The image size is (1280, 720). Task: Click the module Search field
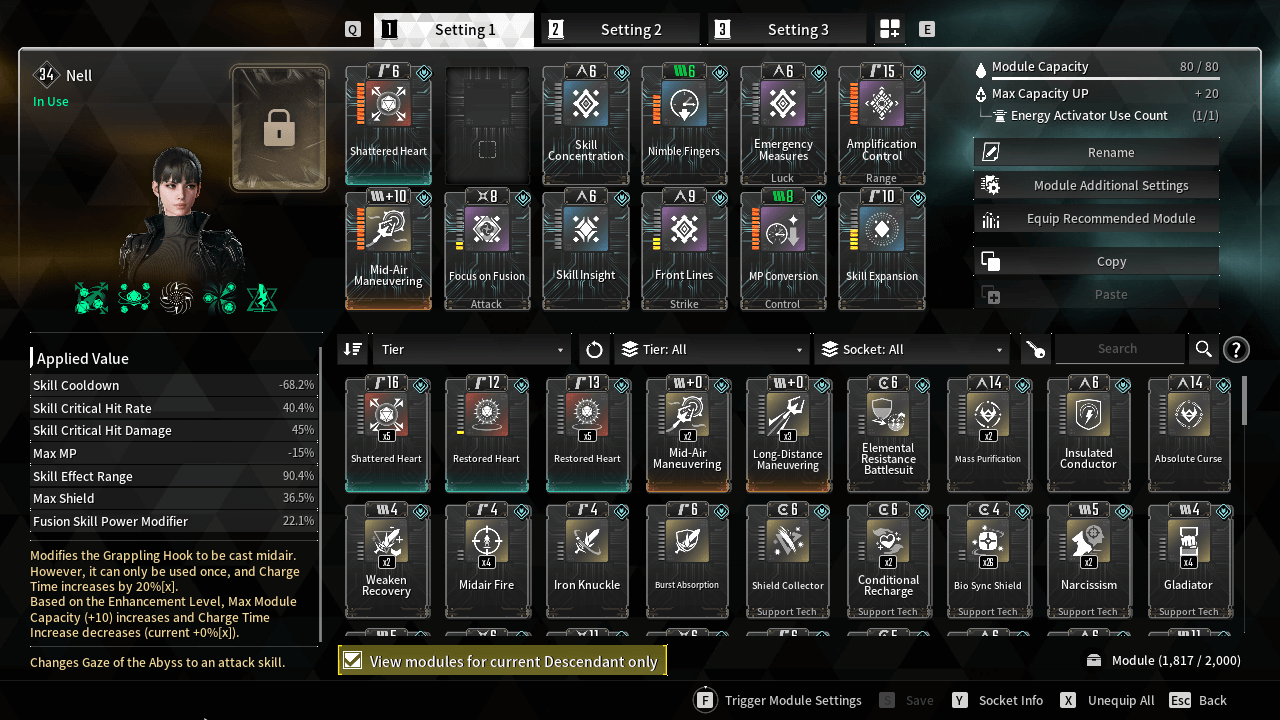click(x=1118, y=349)
